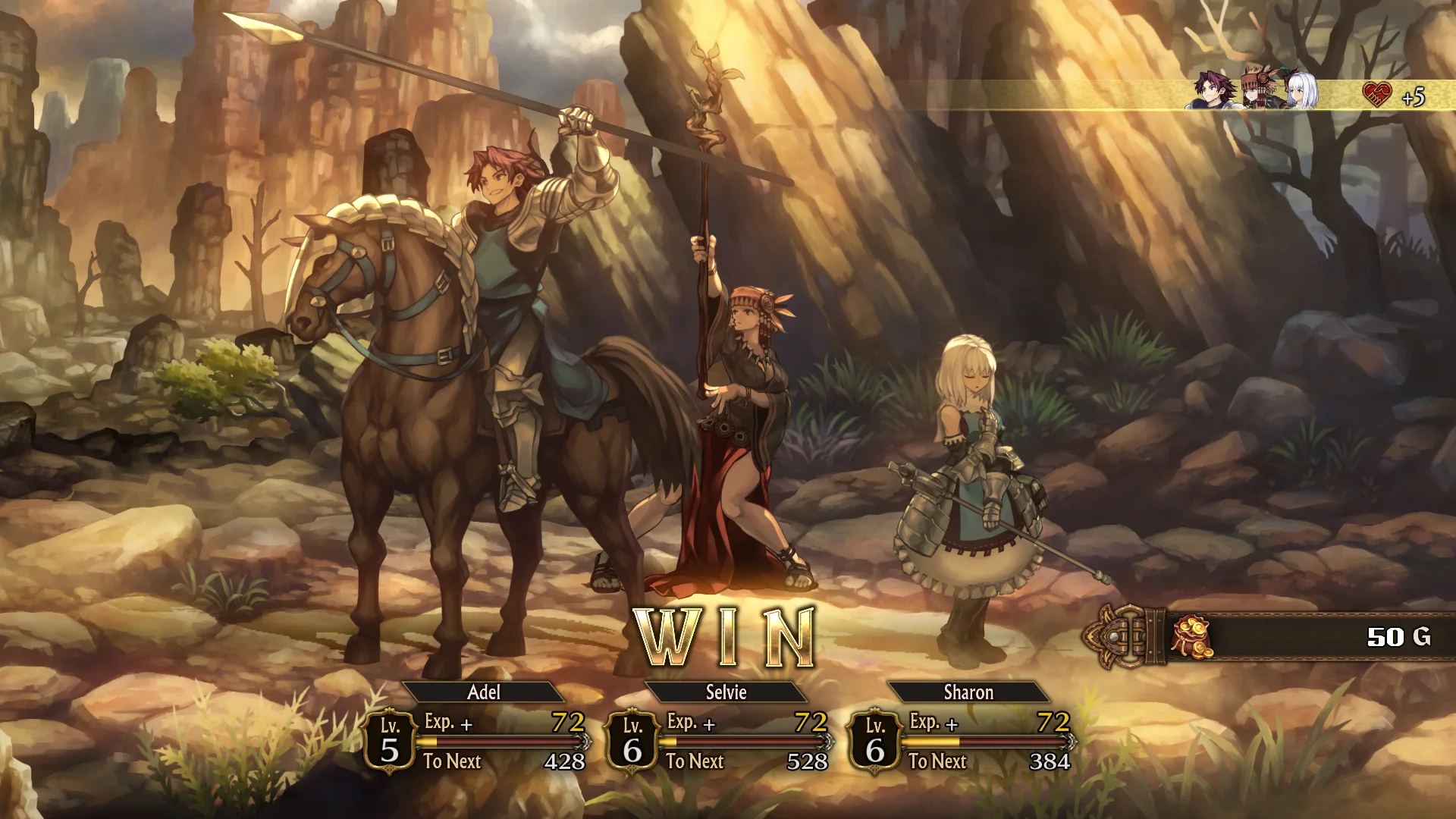Click the rapport heart icon

pos(1377,96)
